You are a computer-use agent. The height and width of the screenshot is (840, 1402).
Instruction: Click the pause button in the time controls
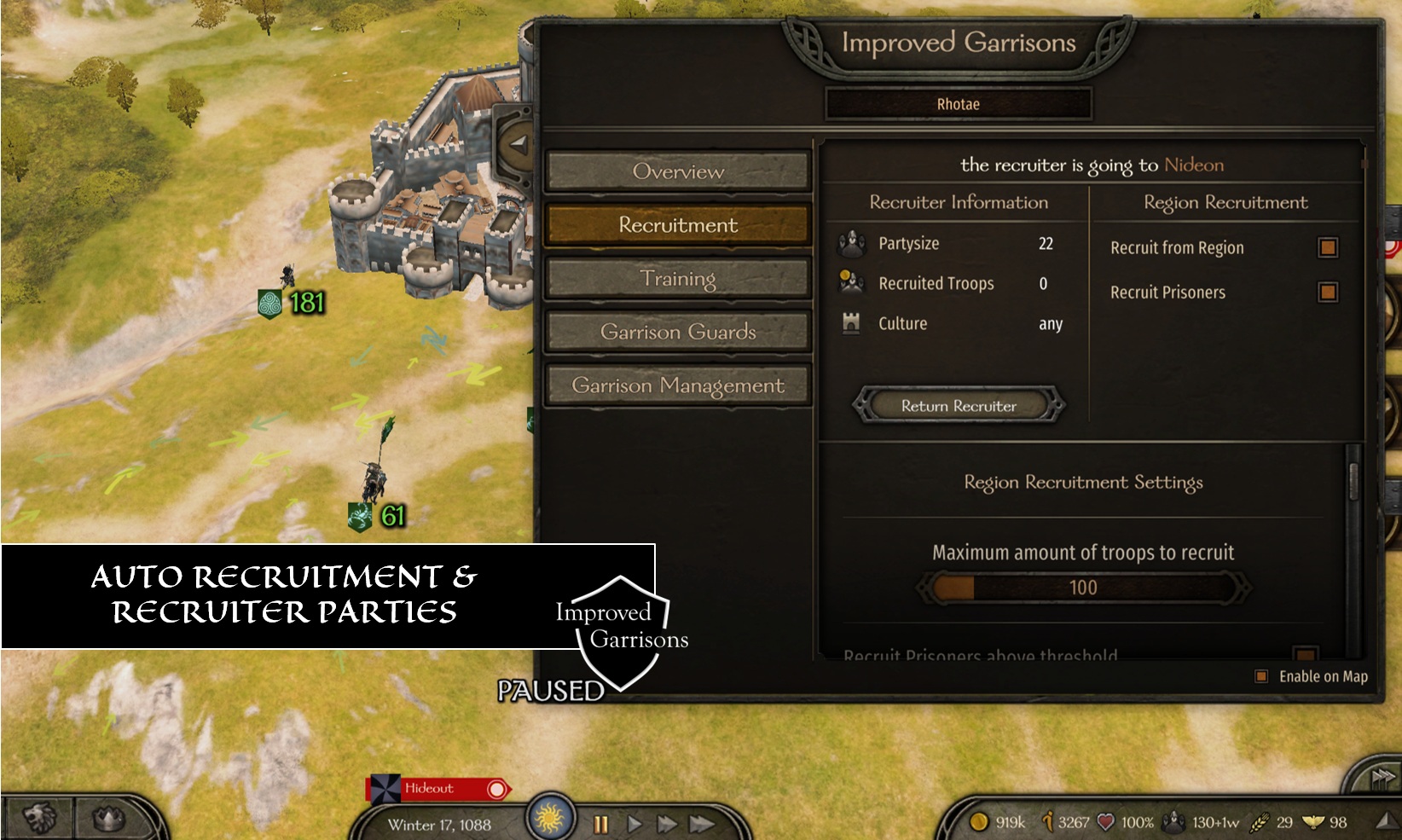tap(601, 824)
